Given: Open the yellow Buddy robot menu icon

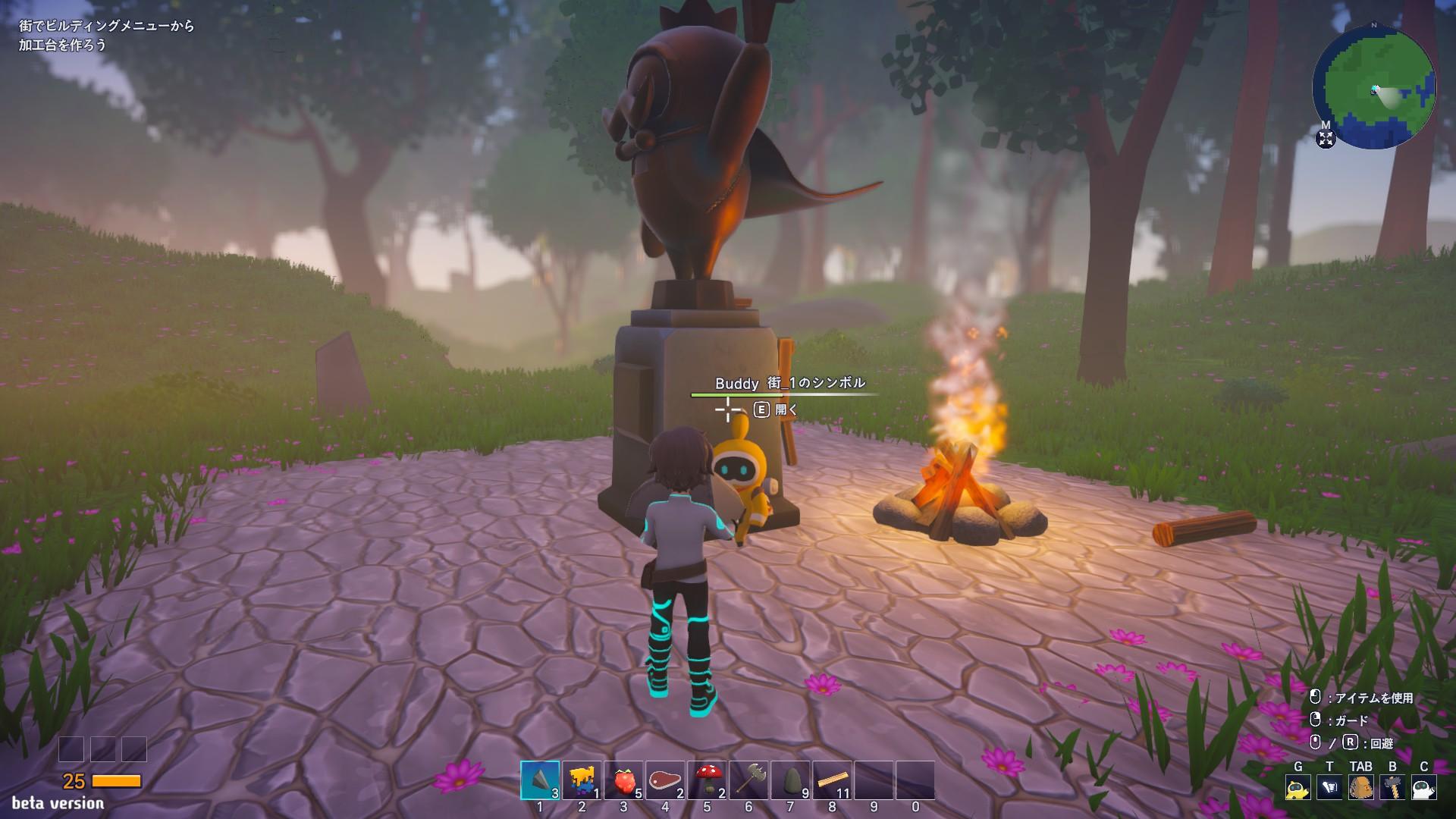Looking at the screenshot, I should [x=1298, y=788].
